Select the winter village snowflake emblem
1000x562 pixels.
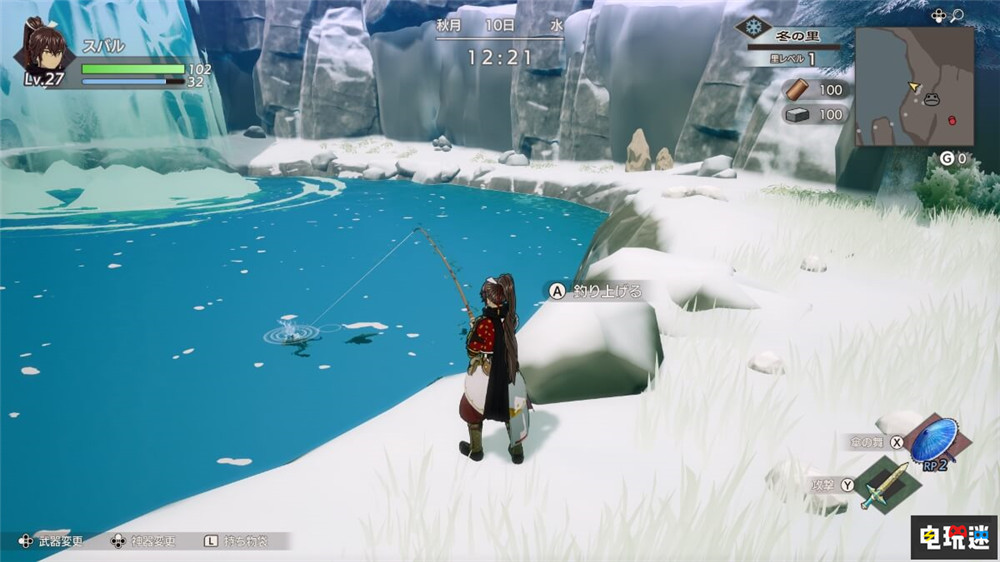click(x=752, y=28)
